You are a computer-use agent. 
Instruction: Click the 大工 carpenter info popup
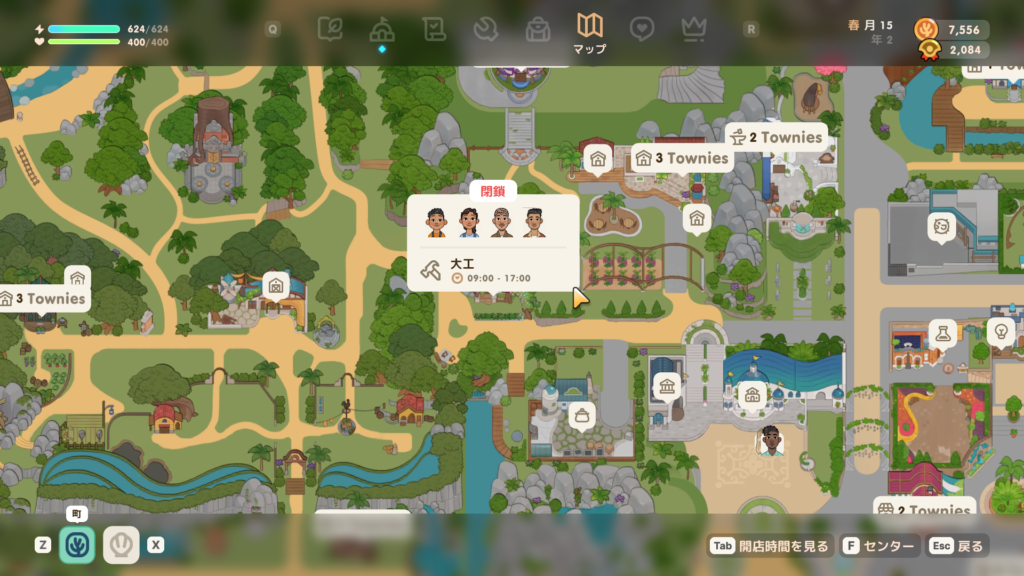tap(493, 243)
